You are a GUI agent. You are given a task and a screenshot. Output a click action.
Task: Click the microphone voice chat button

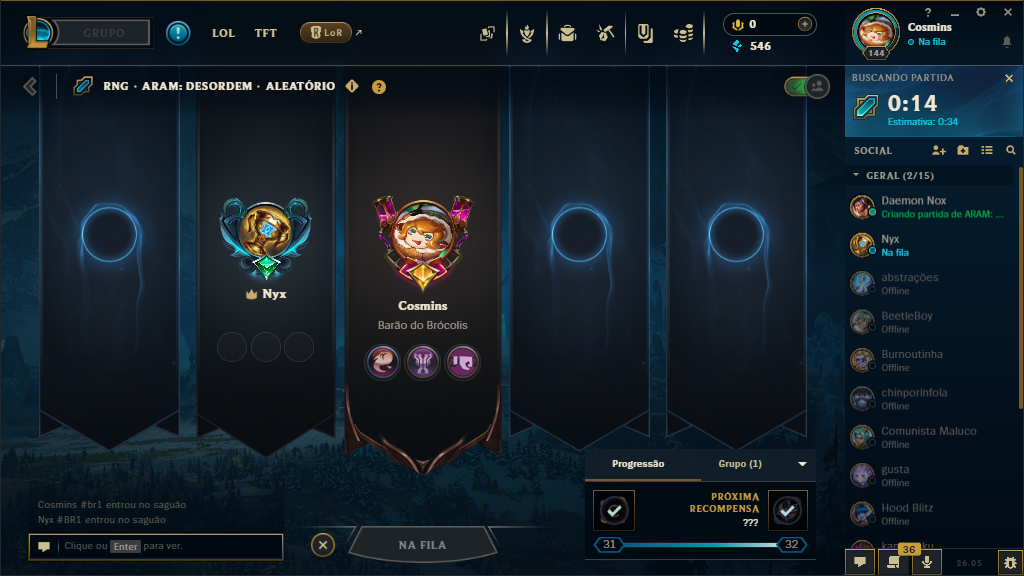click(927, 563)
